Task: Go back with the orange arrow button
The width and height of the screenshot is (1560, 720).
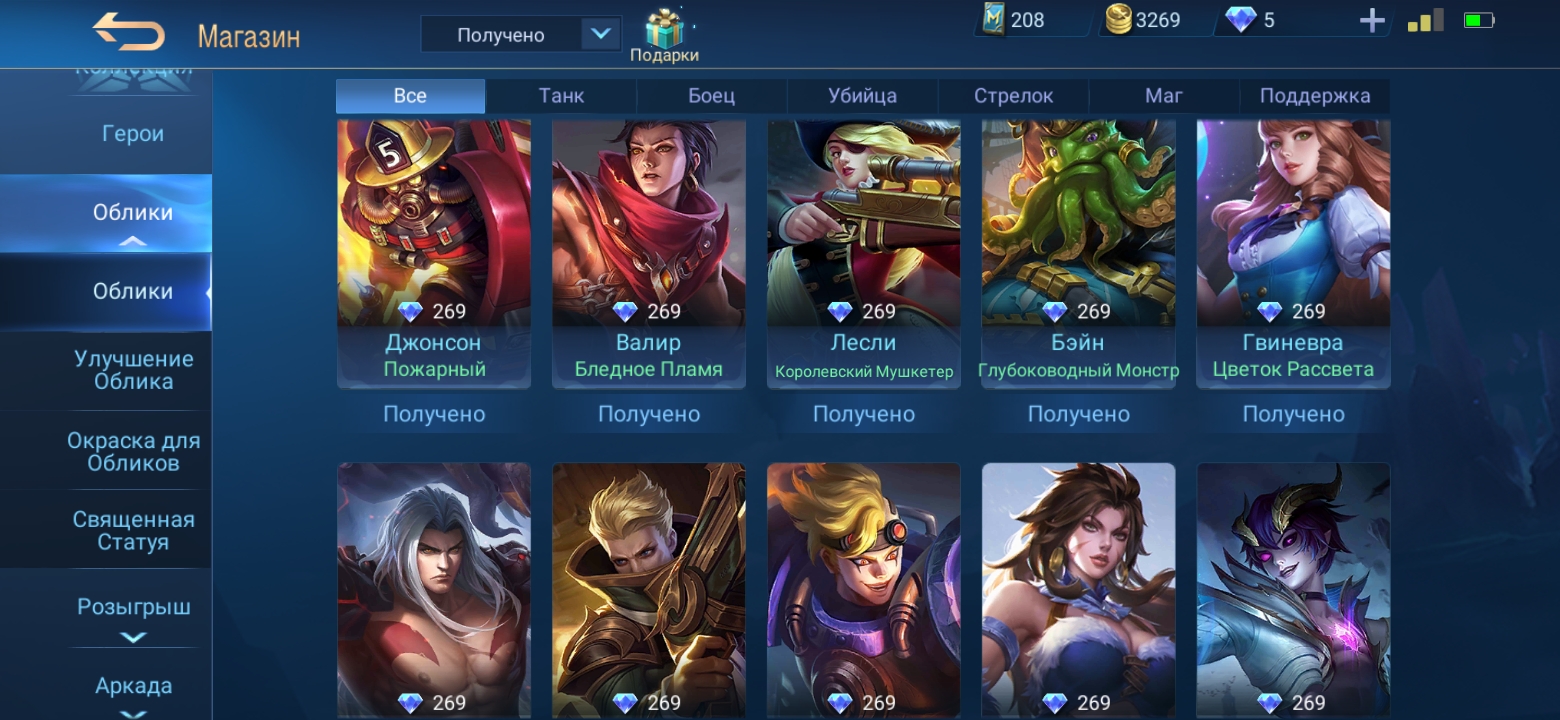Action: 129,33
